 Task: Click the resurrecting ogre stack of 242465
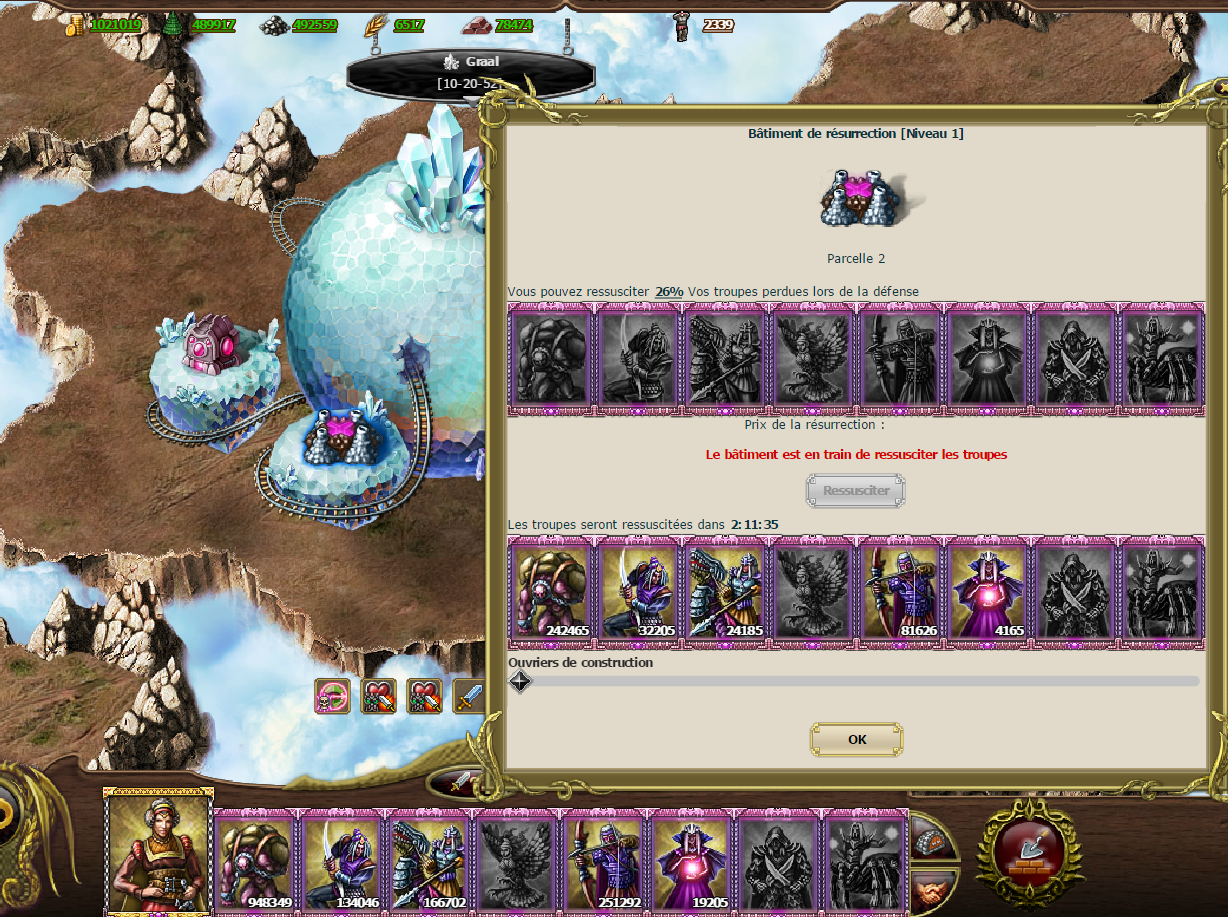552,591
